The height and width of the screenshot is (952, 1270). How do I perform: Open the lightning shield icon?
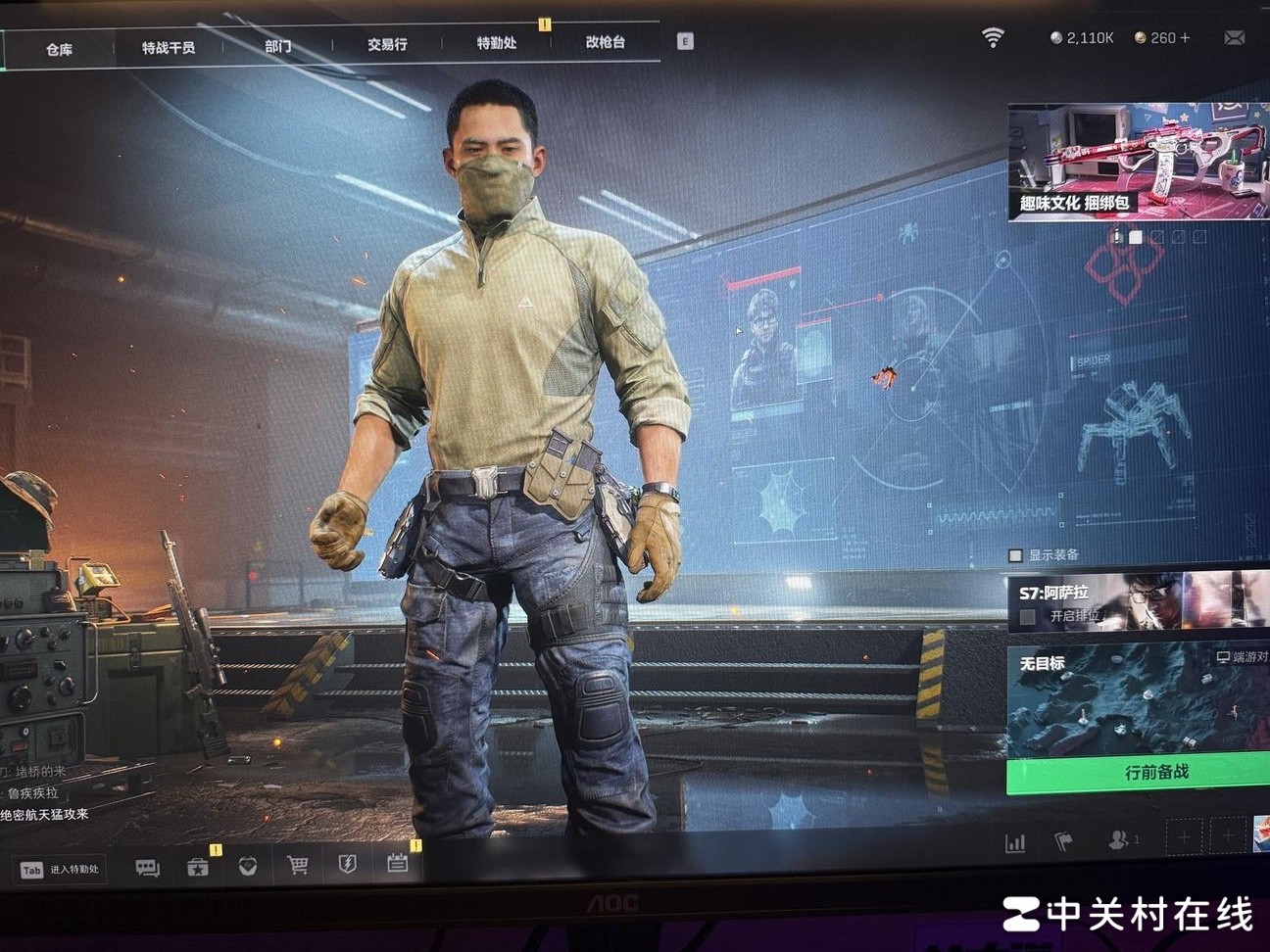coord(348,864)
